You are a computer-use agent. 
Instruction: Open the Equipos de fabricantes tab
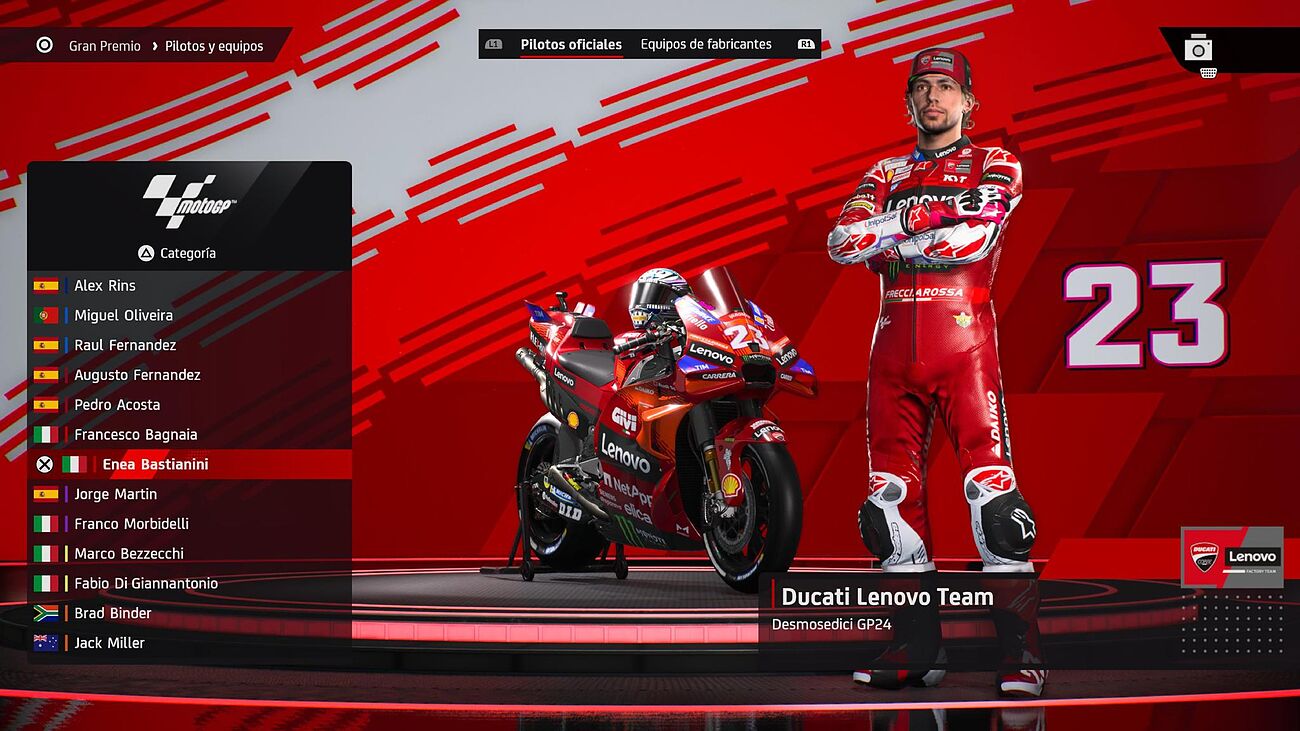[x=706, y=45]
